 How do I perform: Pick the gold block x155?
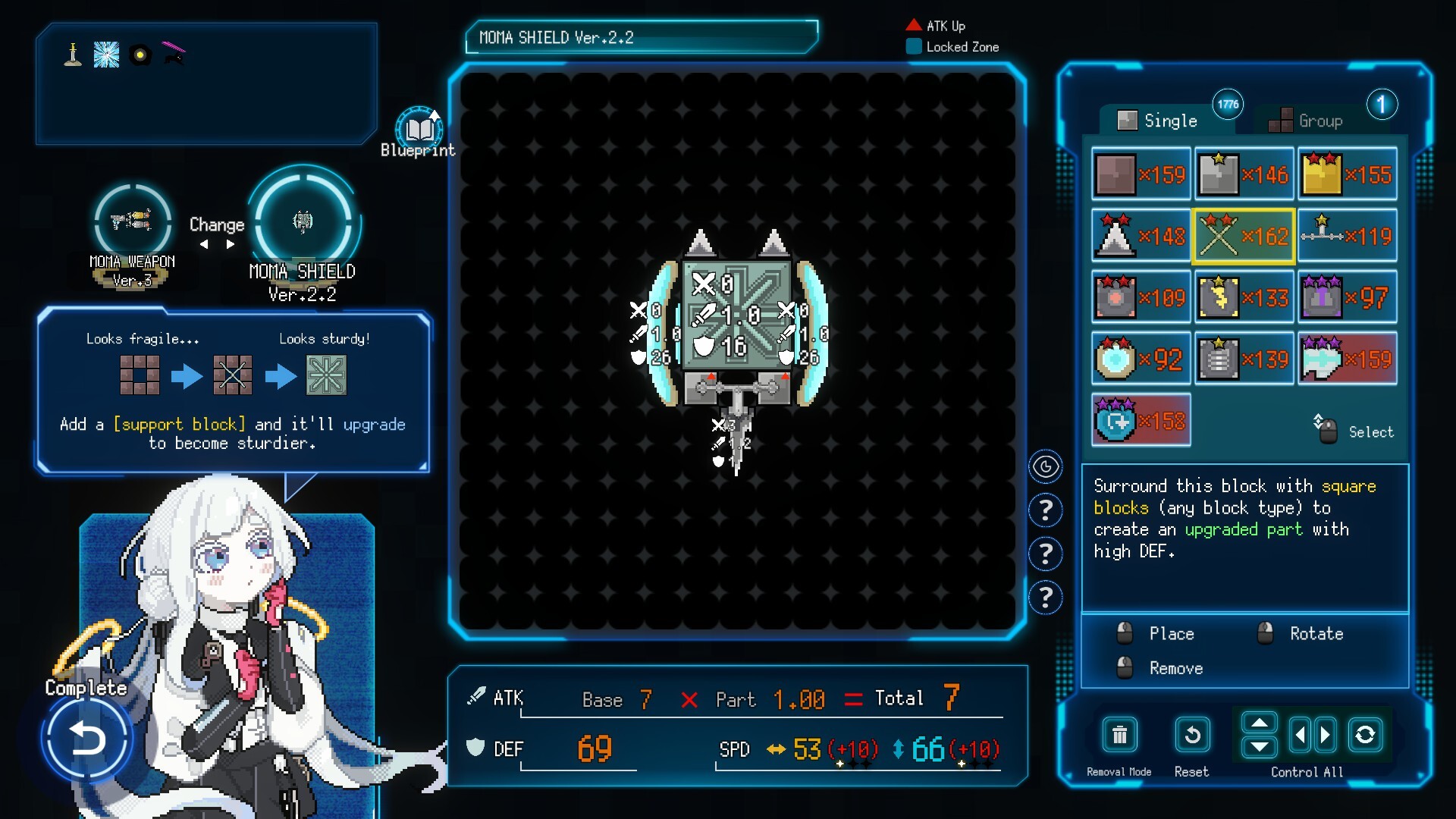pos(1347,175)
